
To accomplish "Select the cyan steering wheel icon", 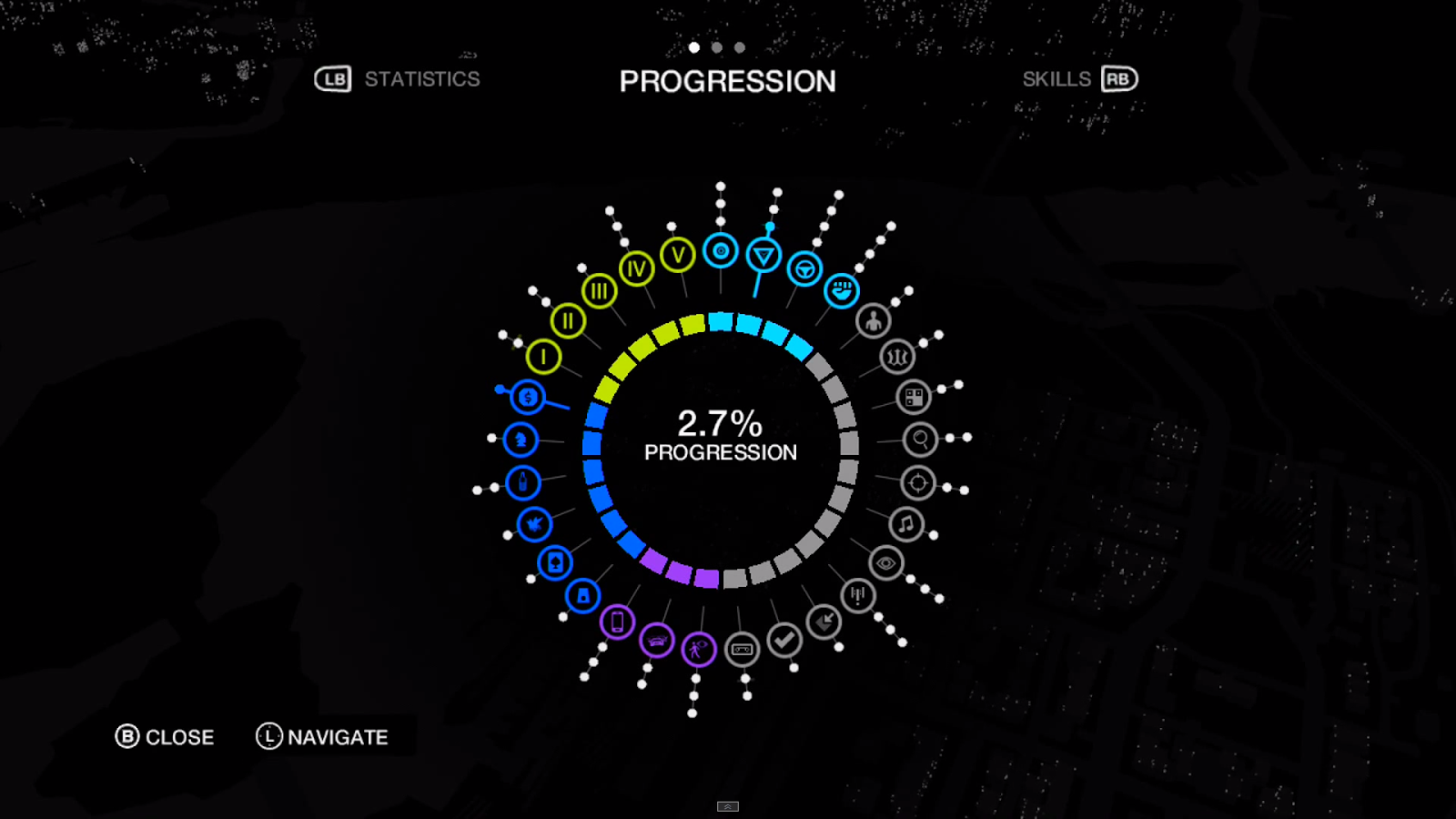I will point(804,269).
